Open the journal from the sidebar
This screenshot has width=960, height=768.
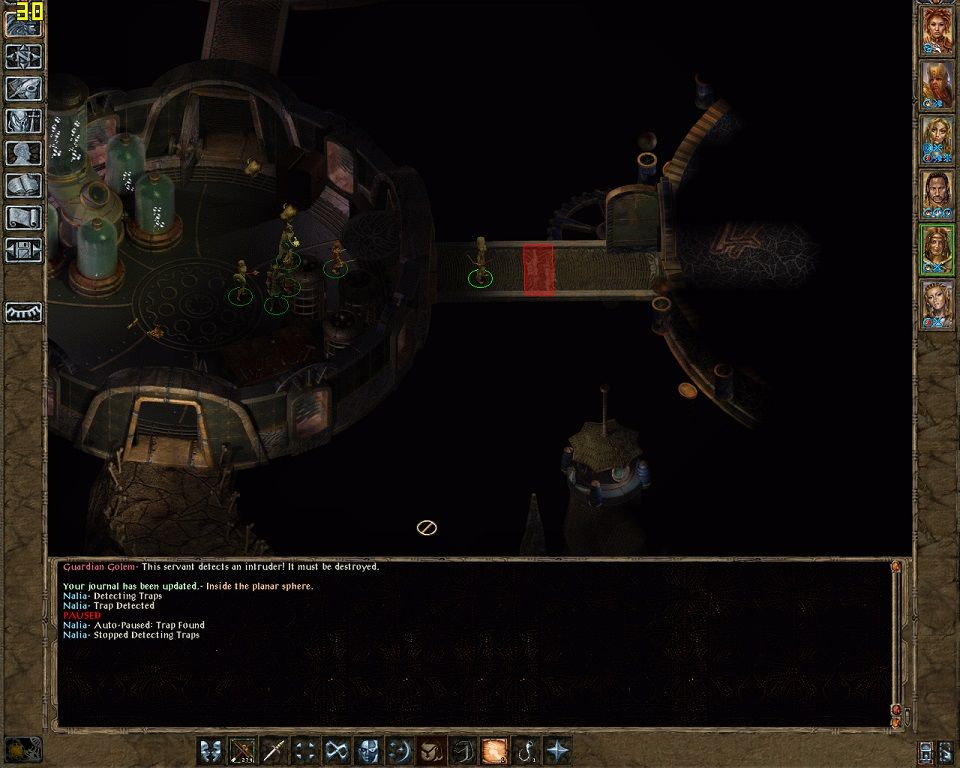[x=23, y=88]
